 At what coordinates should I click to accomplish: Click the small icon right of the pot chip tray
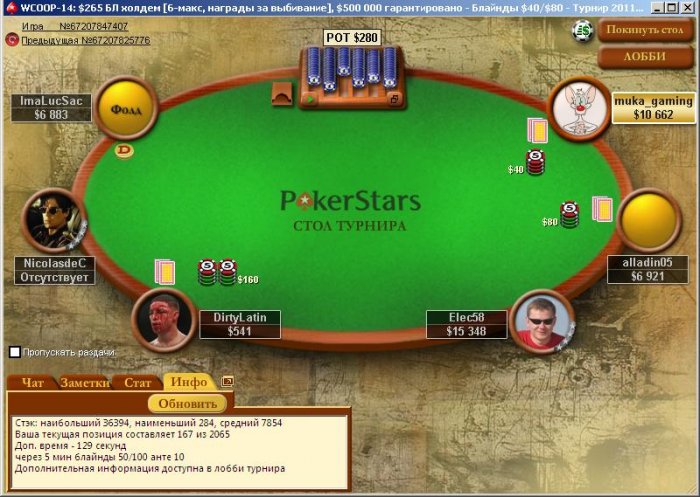(394, 100)
